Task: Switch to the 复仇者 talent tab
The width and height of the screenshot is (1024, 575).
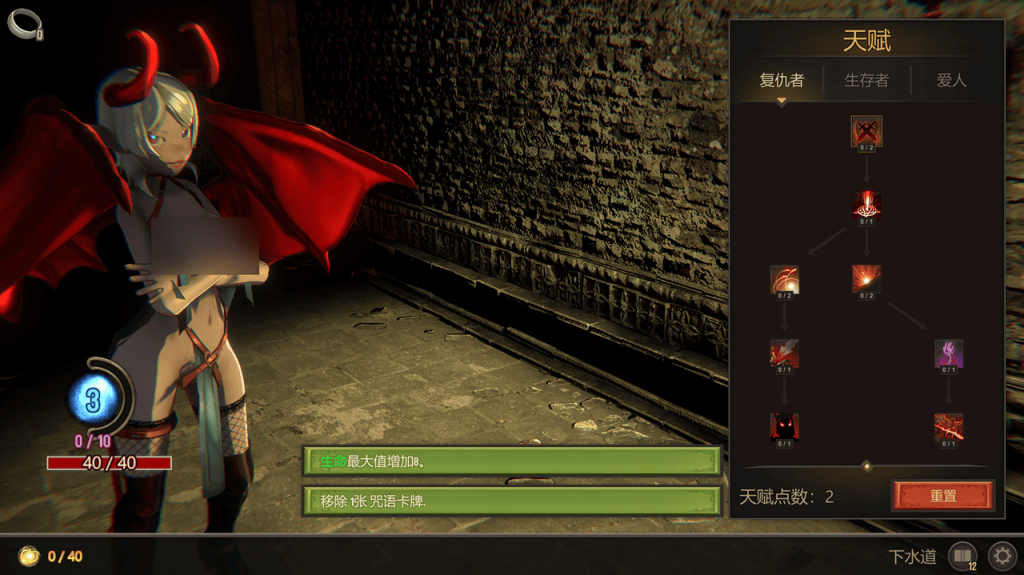Action: (782, 81)
